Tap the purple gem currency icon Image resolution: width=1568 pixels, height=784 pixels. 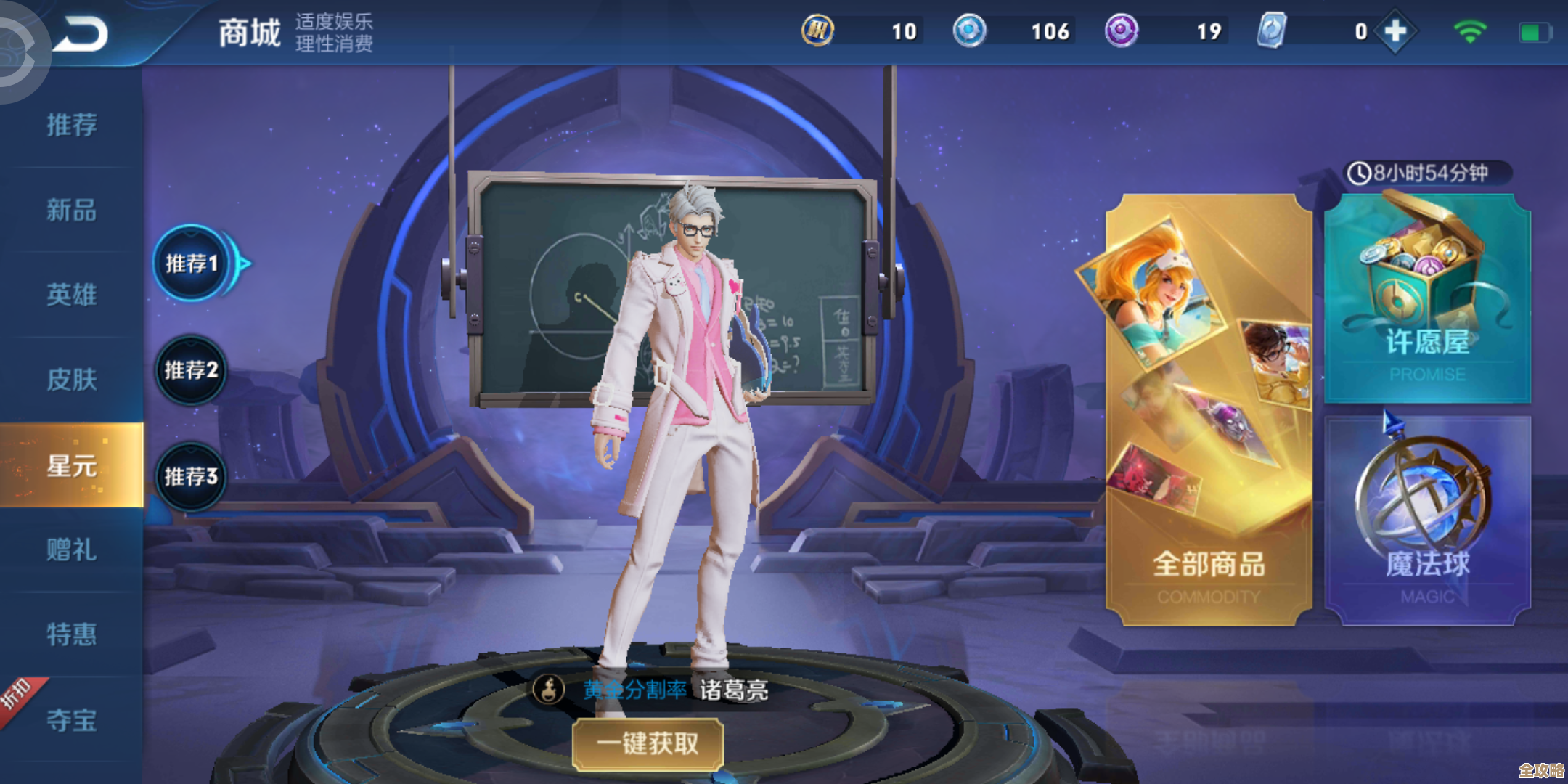(1122, 31)
